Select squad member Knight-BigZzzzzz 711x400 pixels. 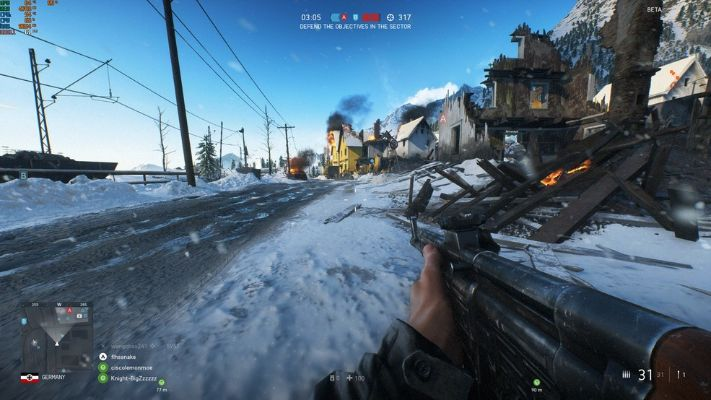pyautogui.click(x=134, y=378)
